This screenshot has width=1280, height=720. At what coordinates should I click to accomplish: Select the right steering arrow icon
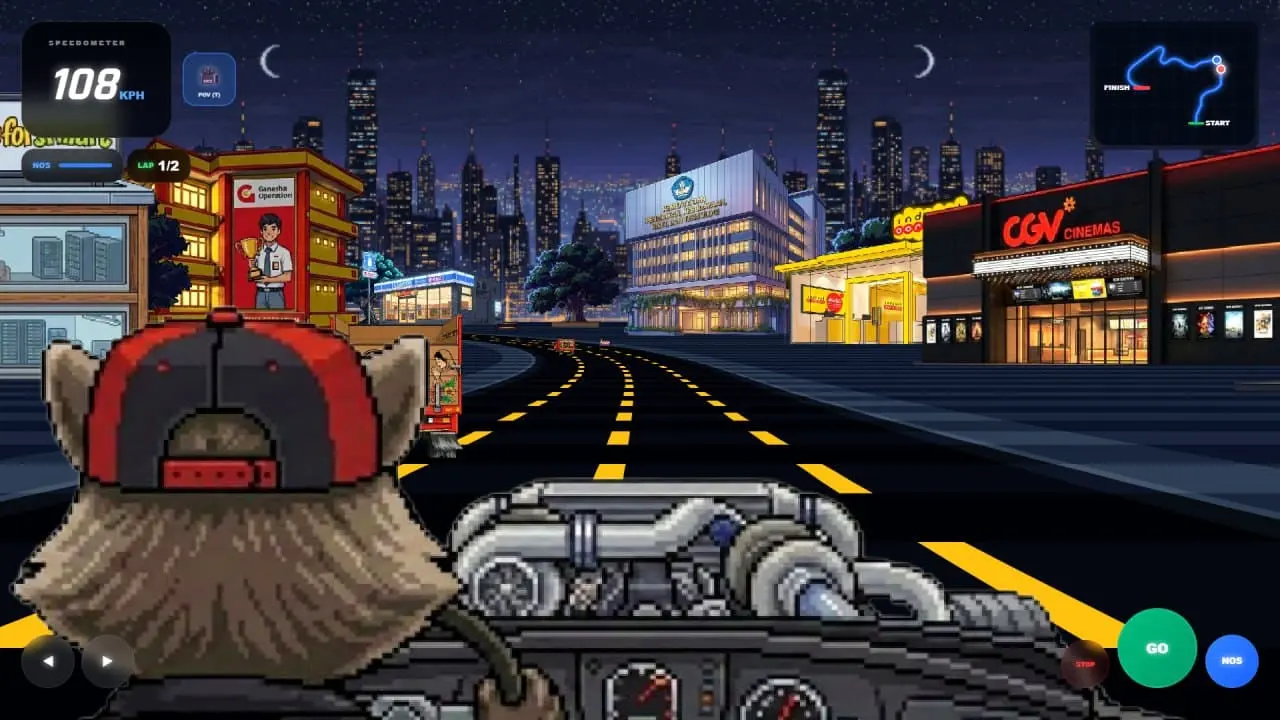pos(105,661)
